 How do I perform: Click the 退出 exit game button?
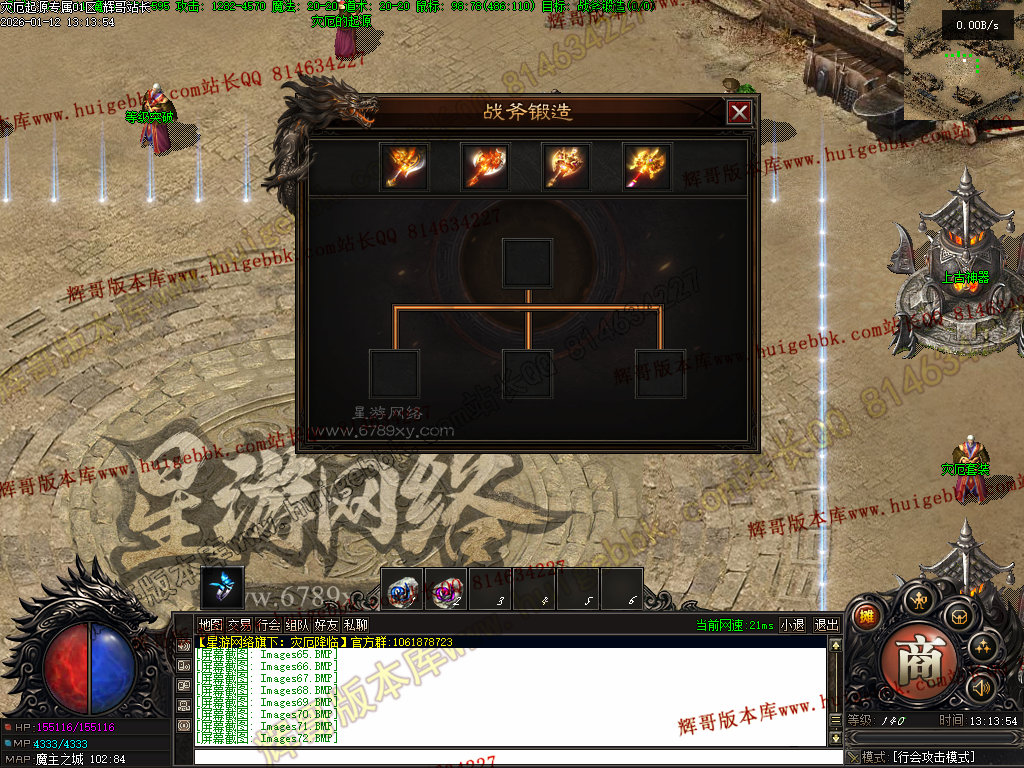(x=827, y=625)
